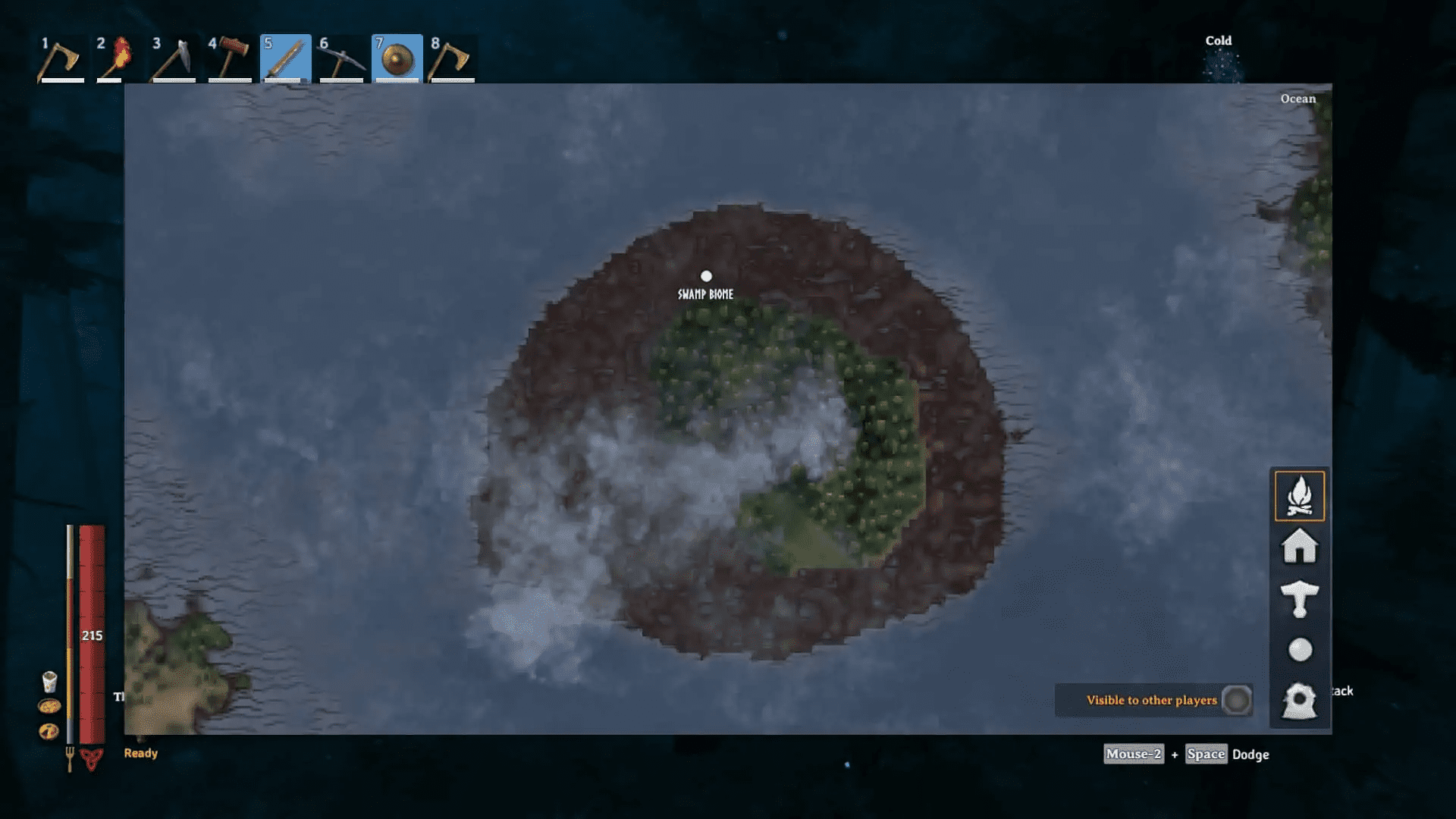This screenshot has width=1456, height=819.
Task: Equip the hammer in hotbar slot 4
Action: (x=230, y=59)
